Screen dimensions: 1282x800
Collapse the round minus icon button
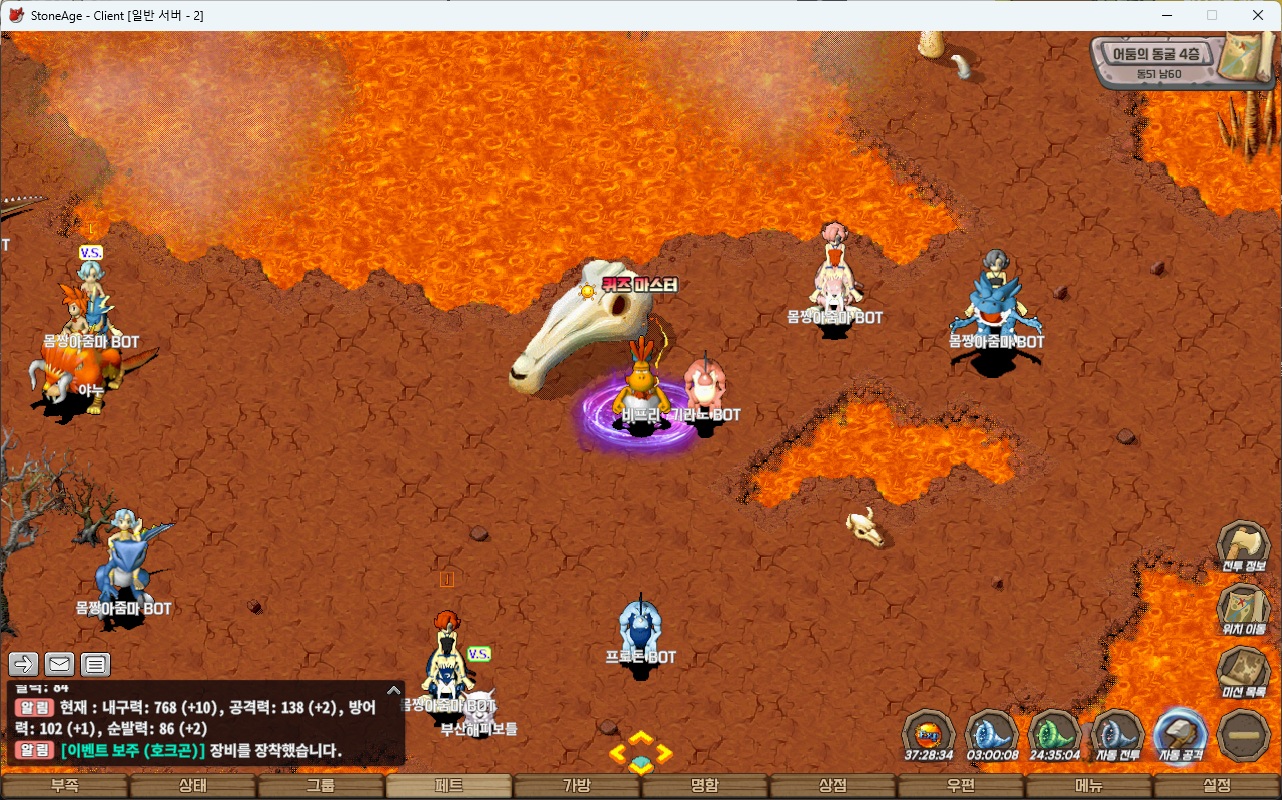(x=1244, y=735)
